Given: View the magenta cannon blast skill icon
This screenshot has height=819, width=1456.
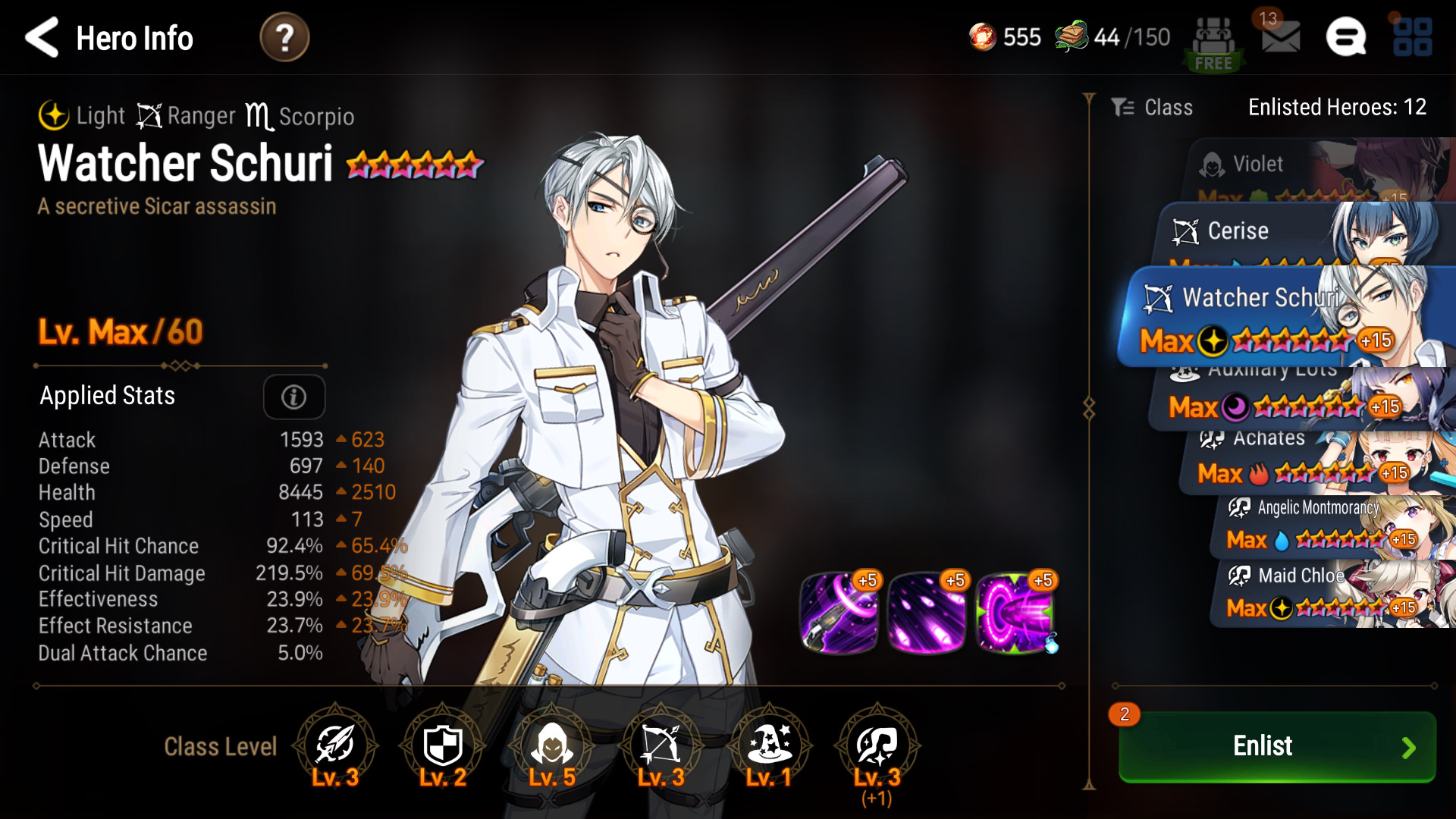Looking at the screenshot, I should pos(1015,613).
